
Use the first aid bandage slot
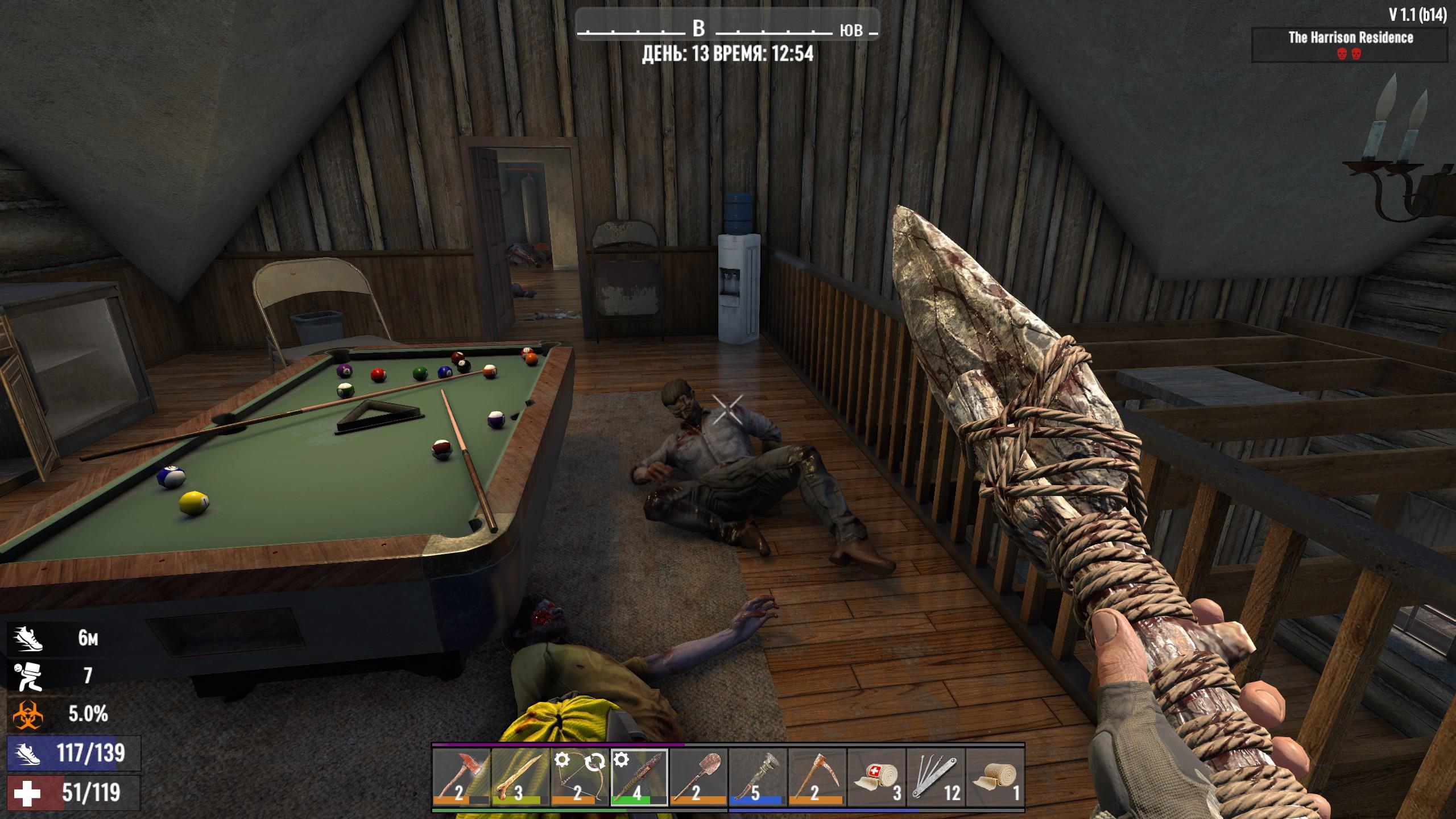coord(876,777)
